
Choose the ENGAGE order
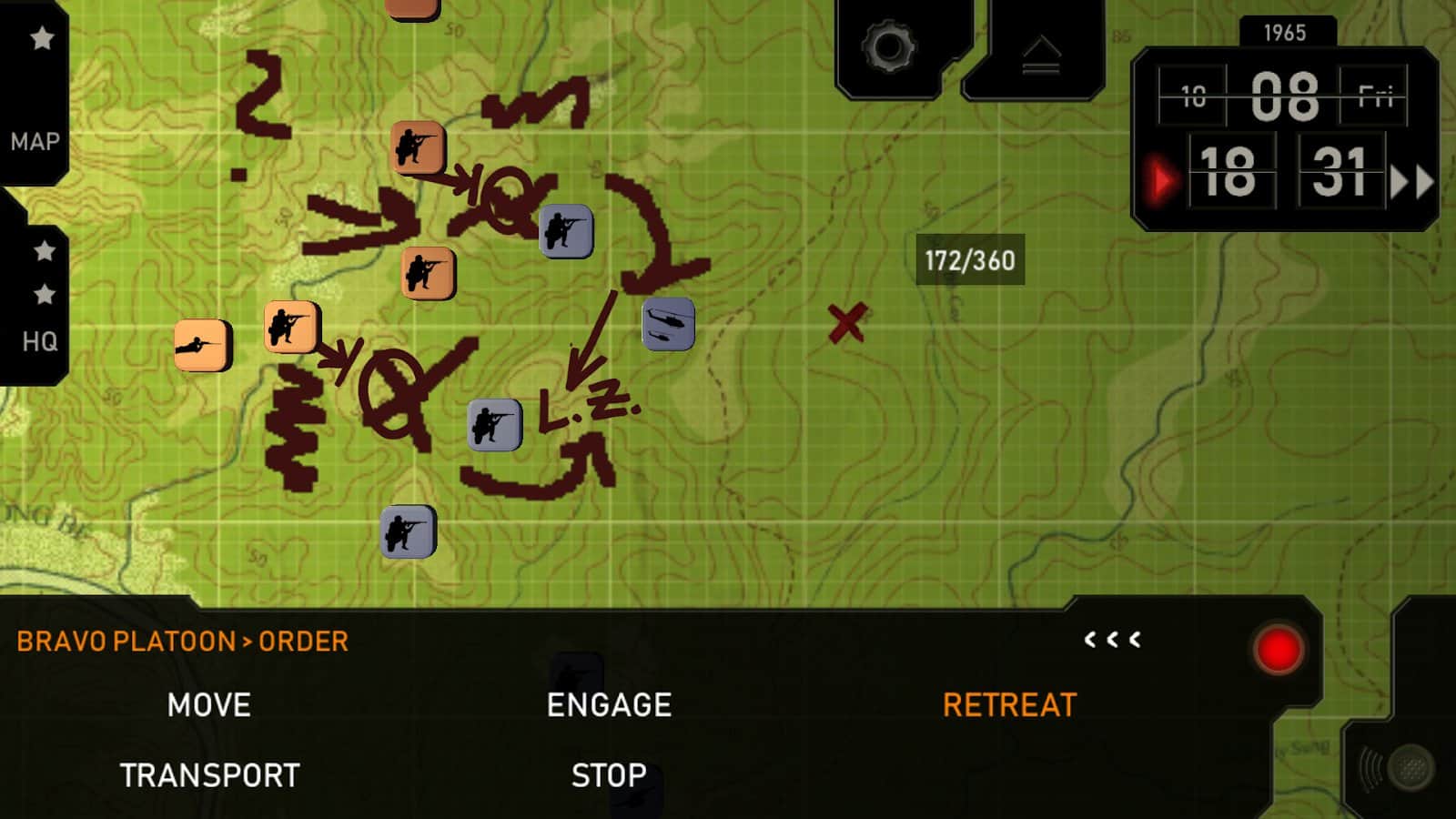click(609, 705)
